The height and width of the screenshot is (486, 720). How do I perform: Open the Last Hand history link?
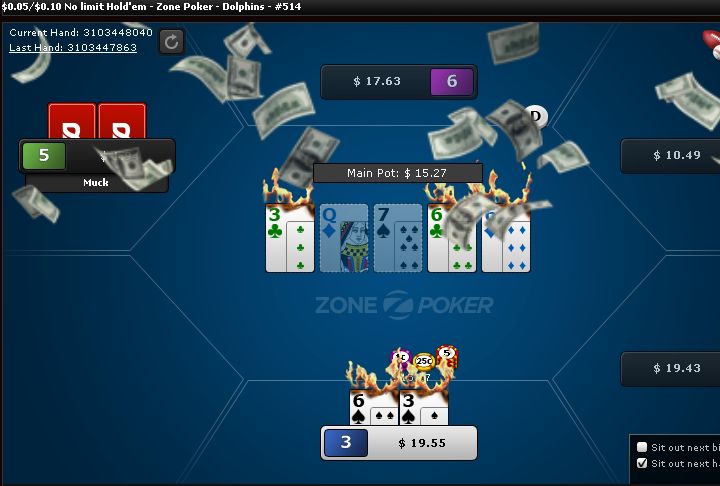click(x=73, y=47)
